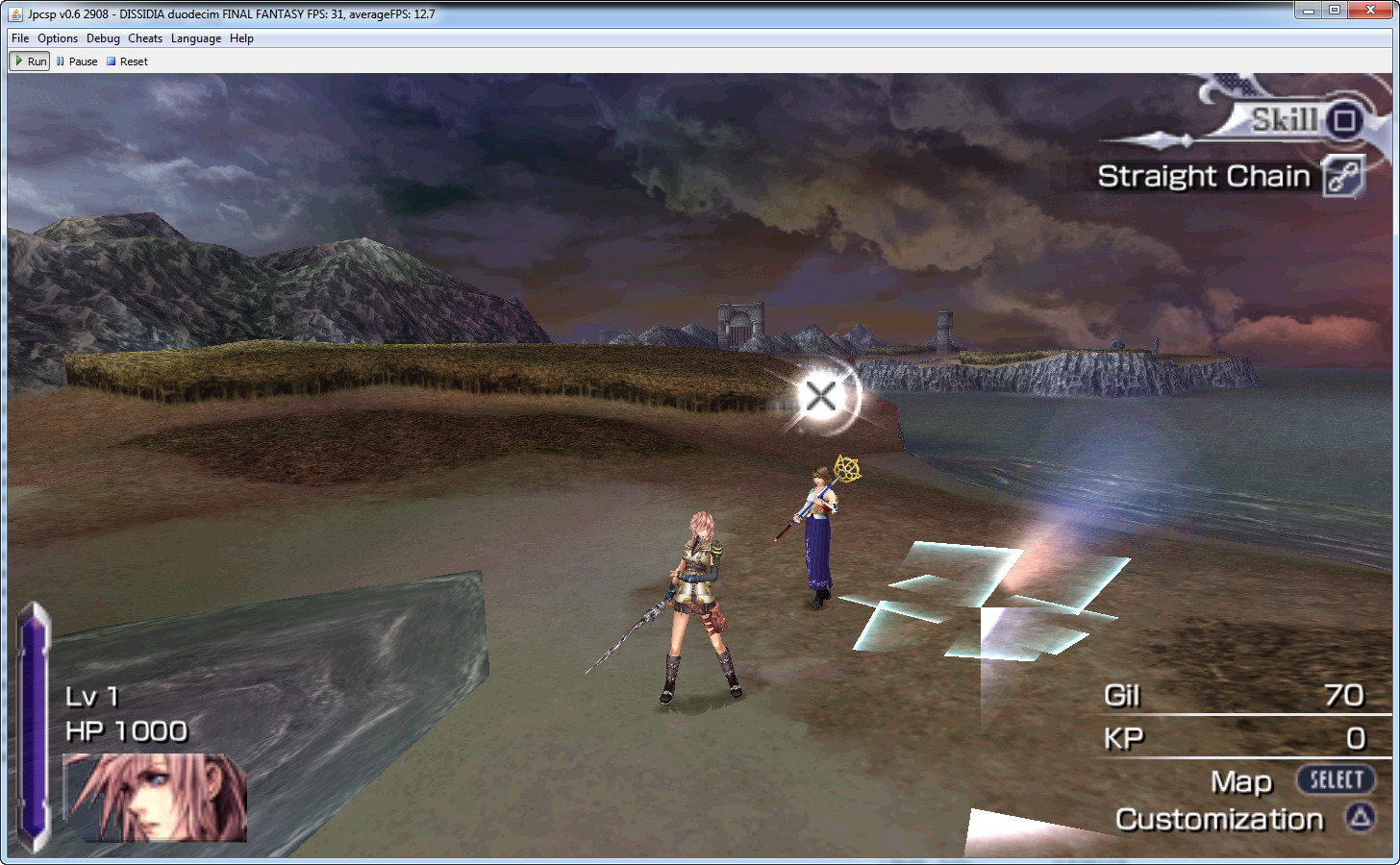The image size is (1400, 865).
Task: Open the Debug menu
Action: click(103, 38)
